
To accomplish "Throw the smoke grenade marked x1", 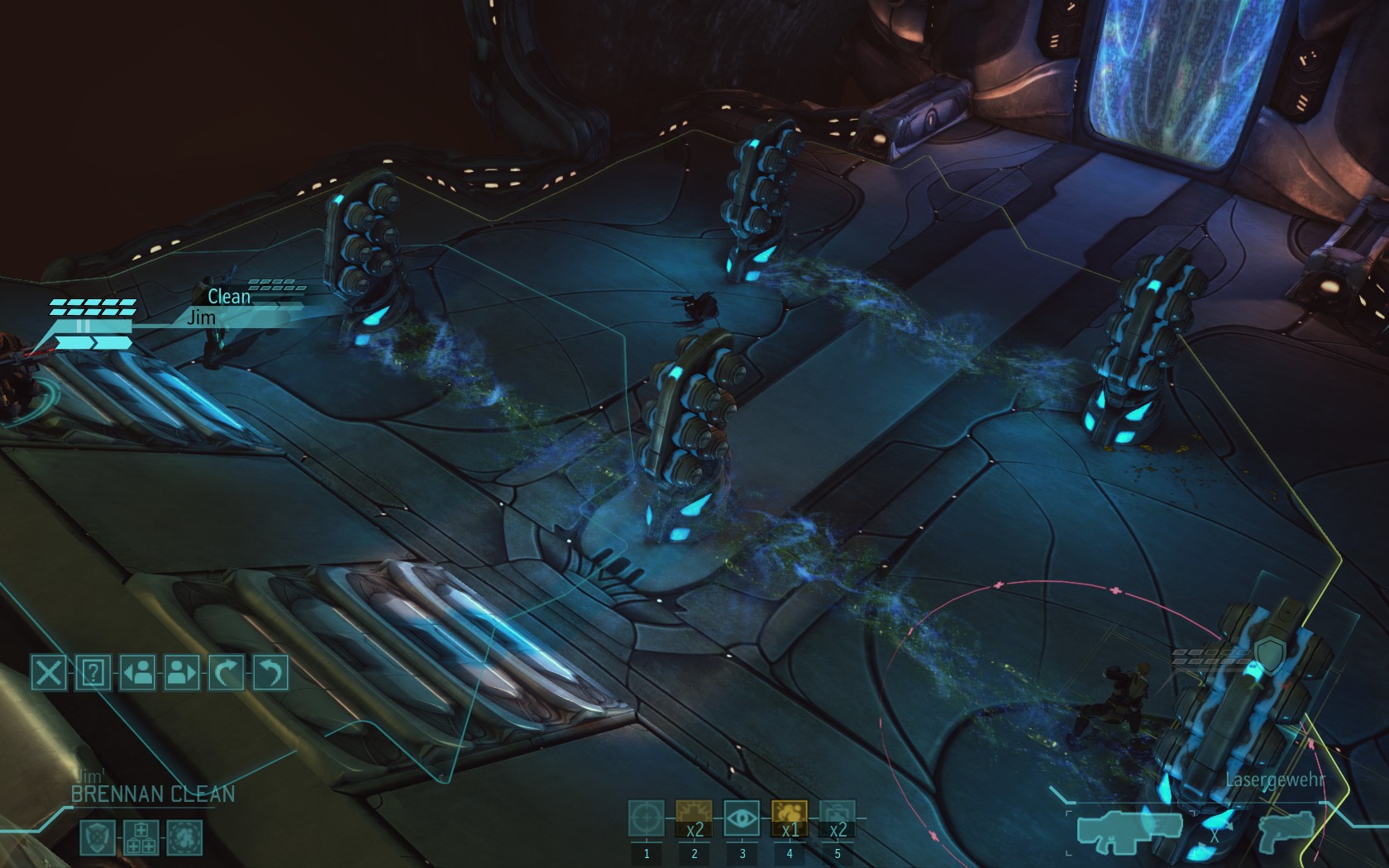I will pyautogui.click(x=790, y=819).
